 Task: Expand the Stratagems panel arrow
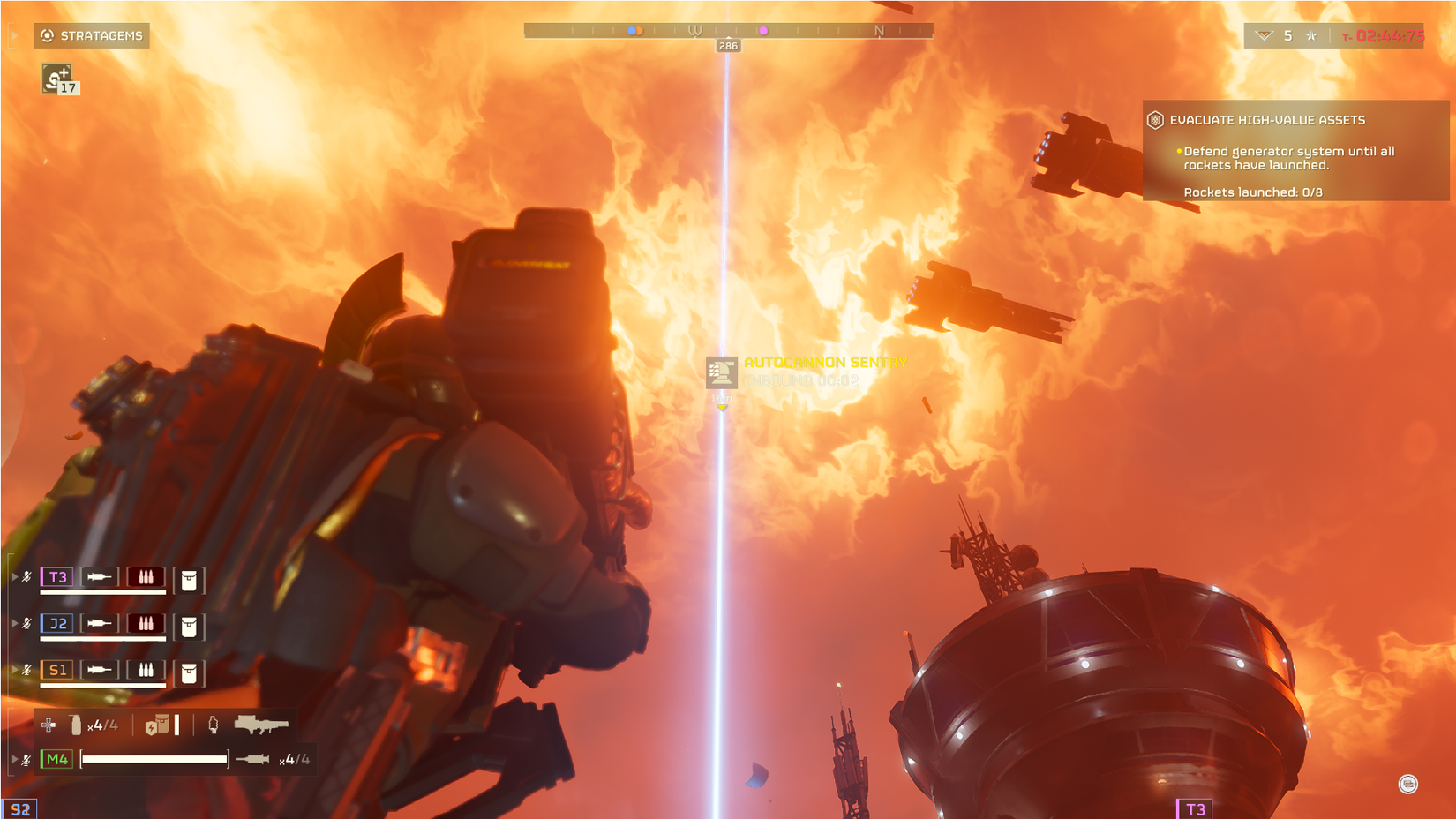pos(14,35)
